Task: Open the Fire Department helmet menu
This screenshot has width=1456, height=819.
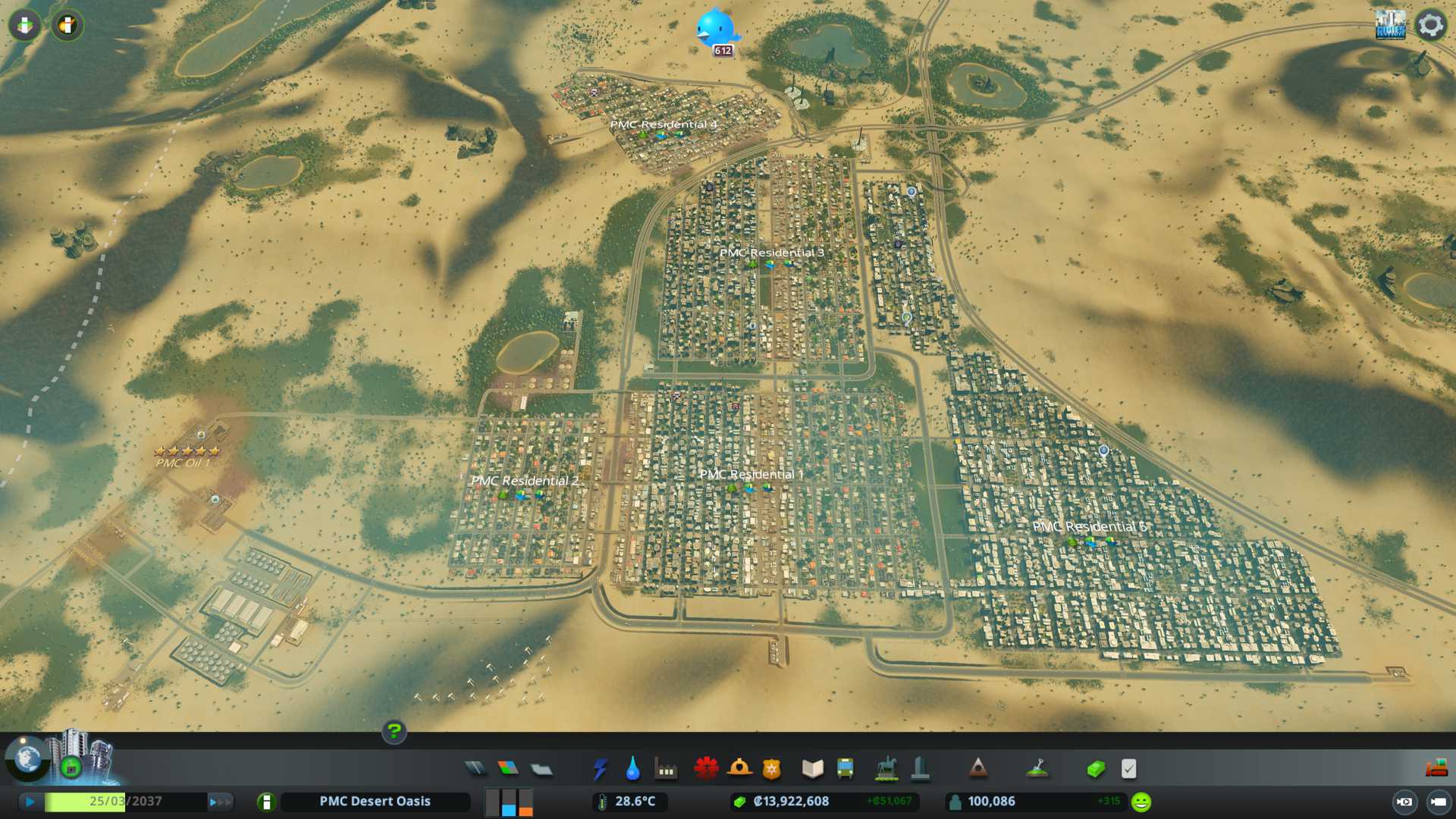Action: tap(739, 769)
